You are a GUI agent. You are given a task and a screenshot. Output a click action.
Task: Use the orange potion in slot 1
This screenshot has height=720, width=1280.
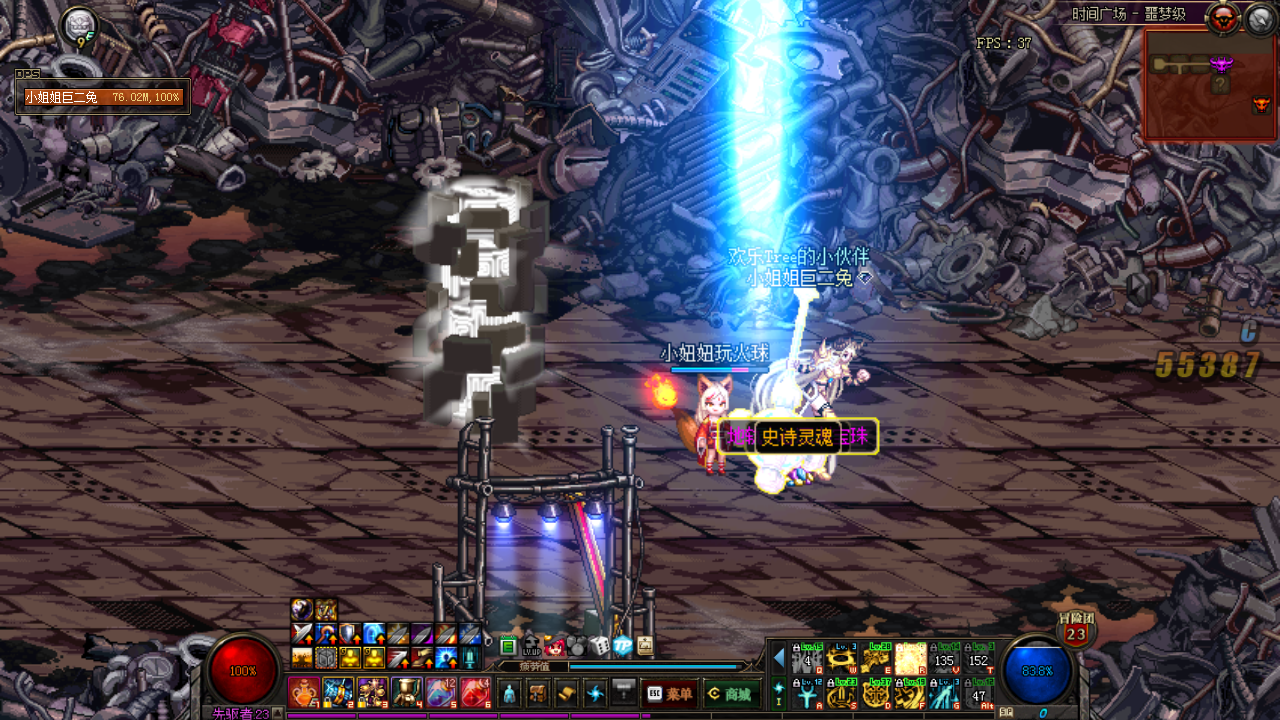tap(305, 692)
